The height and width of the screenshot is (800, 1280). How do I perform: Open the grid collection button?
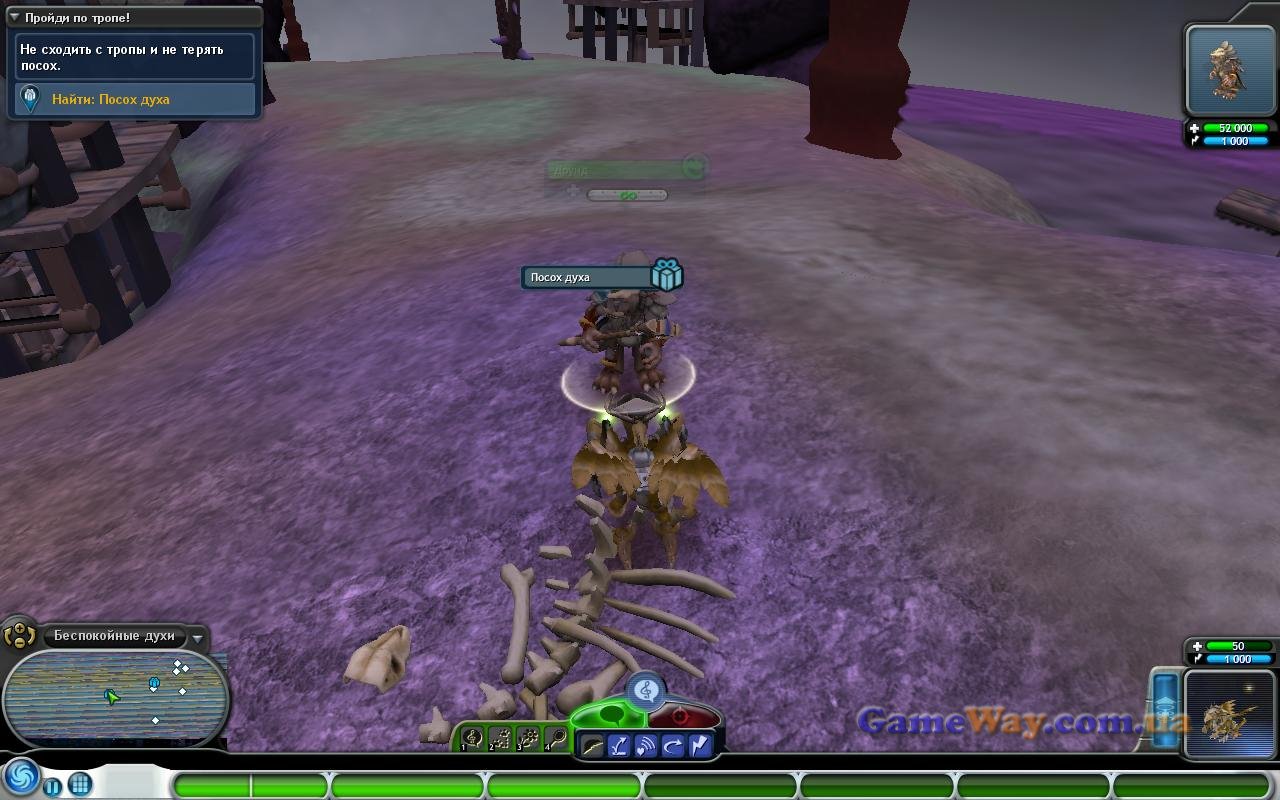80,783
